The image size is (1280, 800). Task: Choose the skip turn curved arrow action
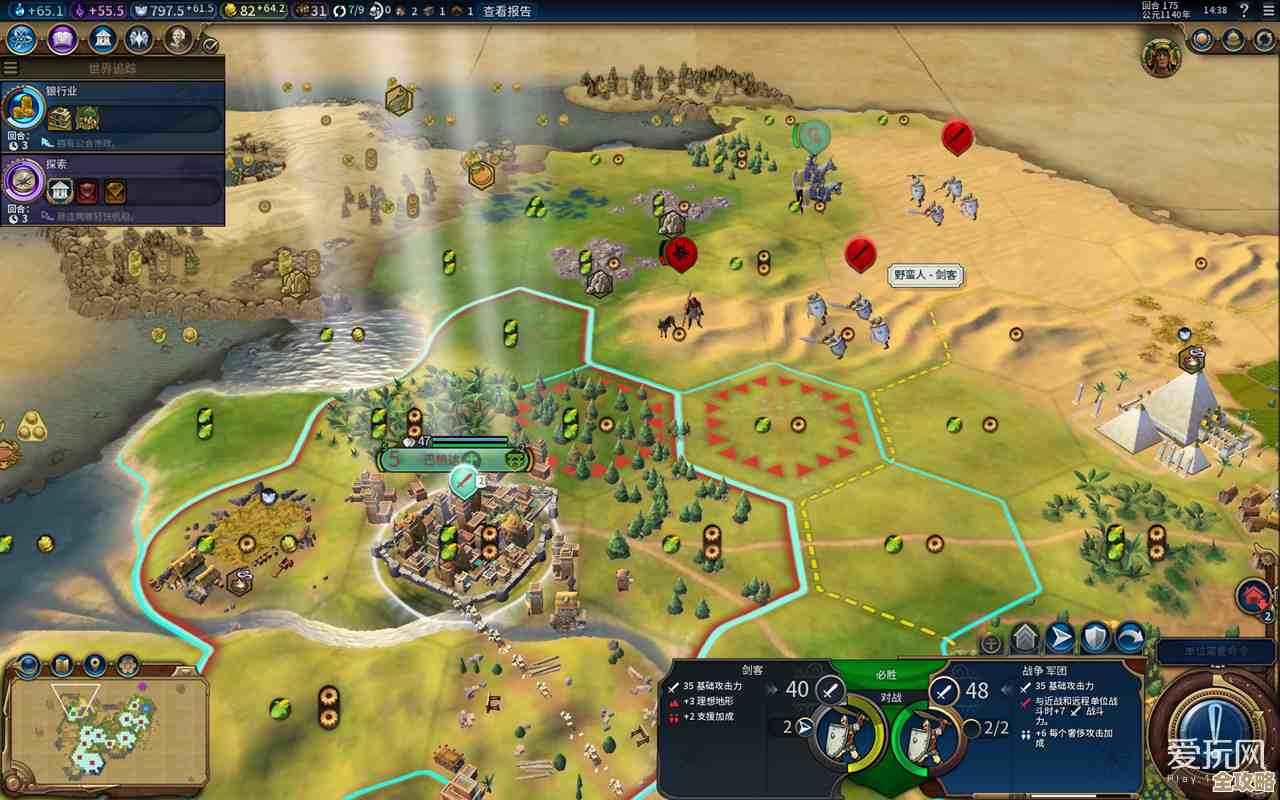pos(1130,637)
